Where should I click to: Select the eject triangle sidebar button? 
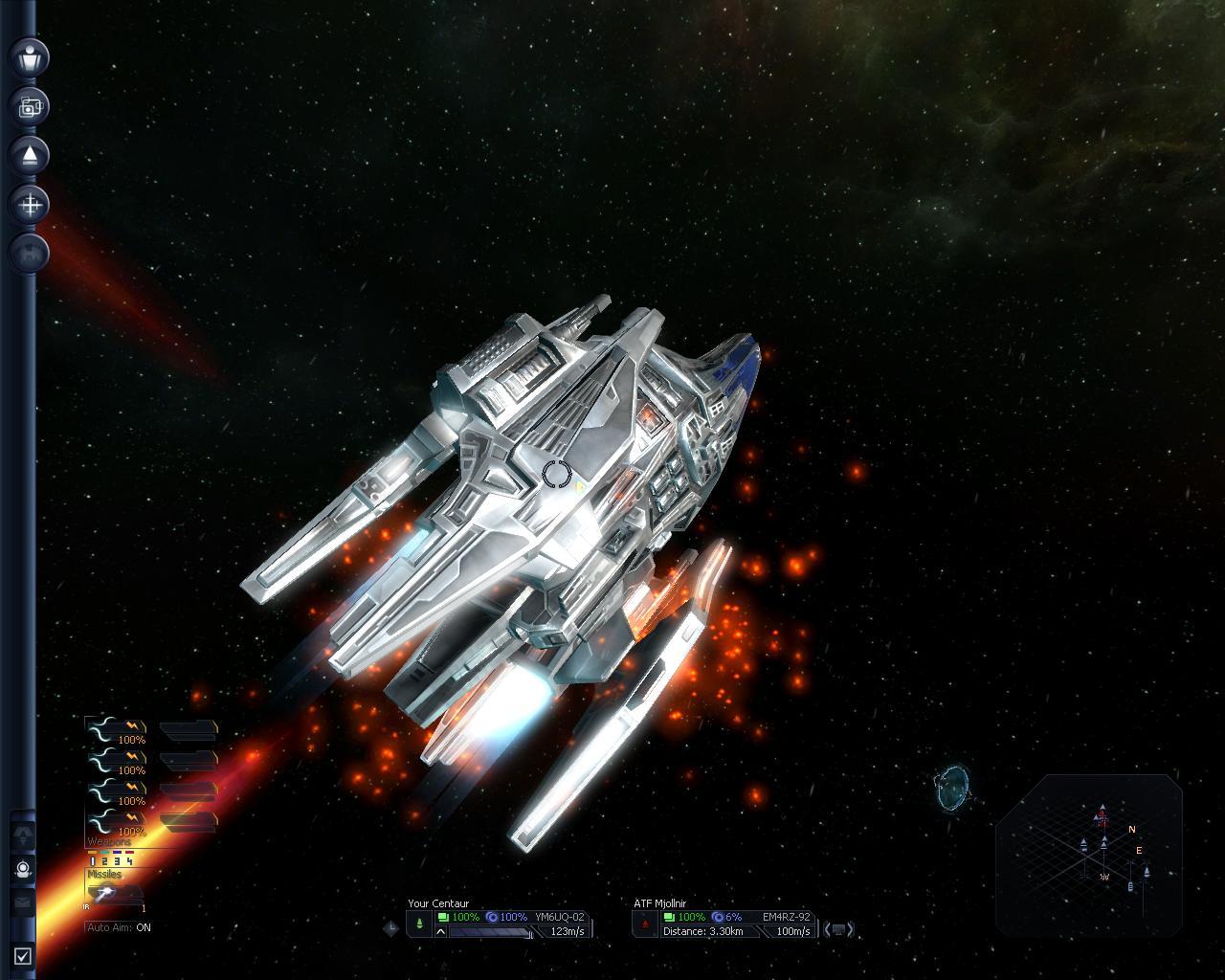coord(31,155)
